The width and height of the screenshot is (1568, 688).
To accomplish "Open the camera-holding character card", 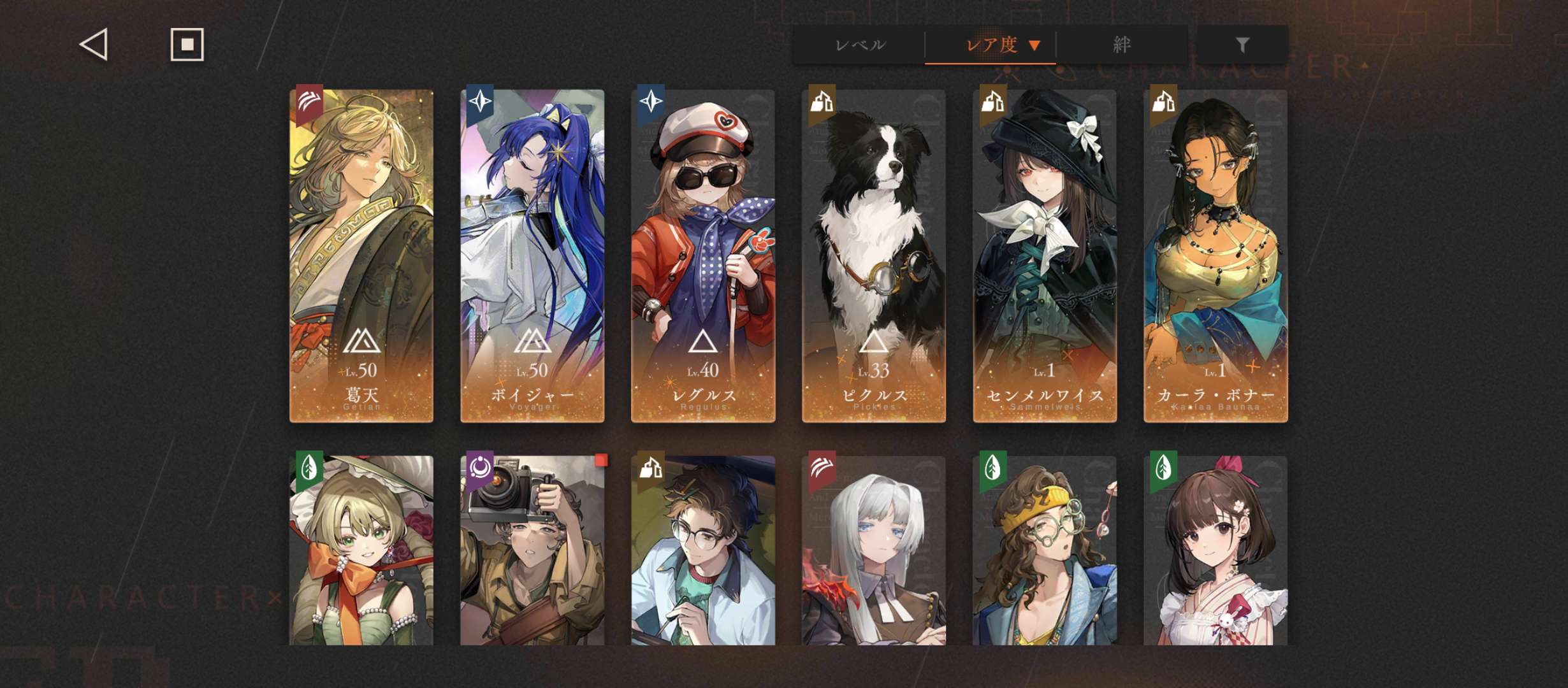I will (532, 550).
